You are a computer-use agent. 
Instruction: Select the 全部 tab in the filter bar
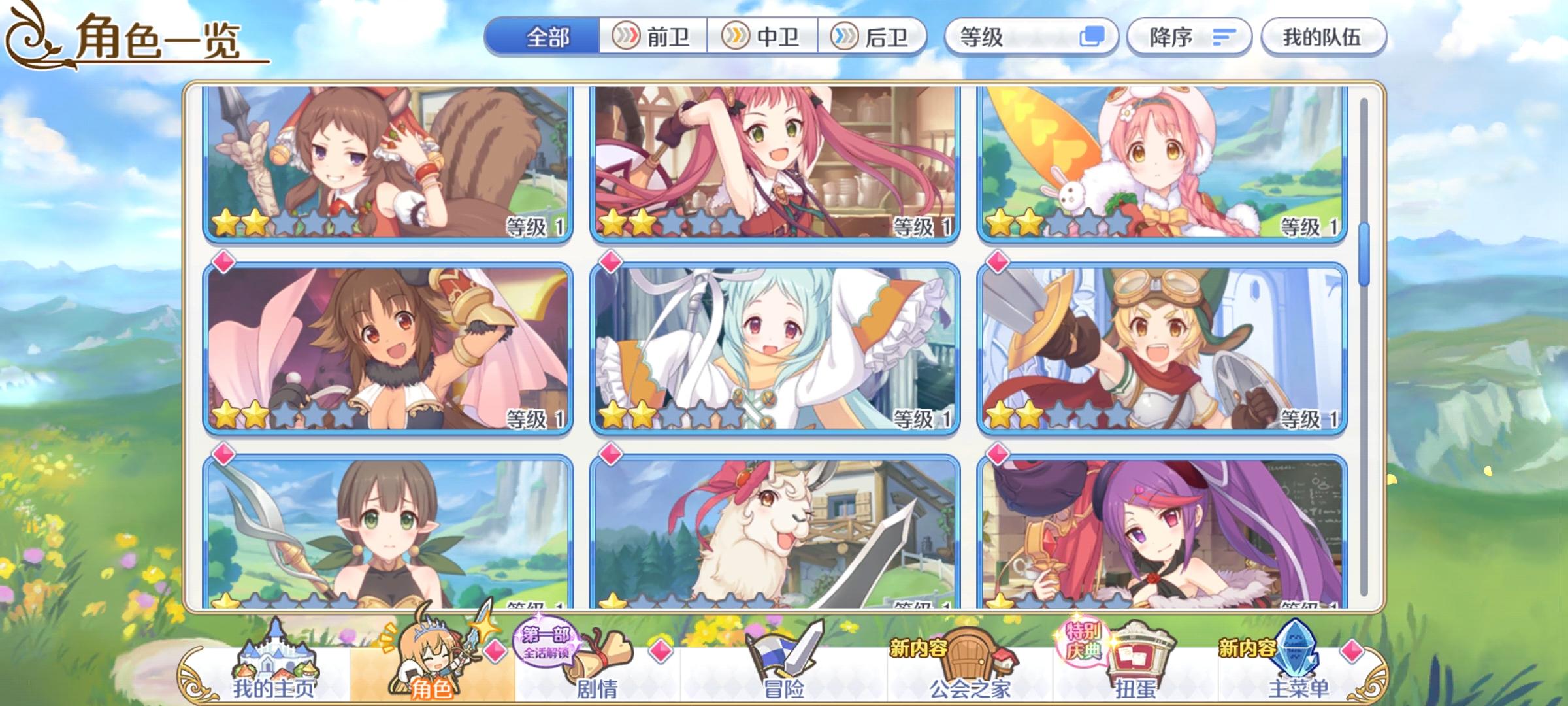point(547,37)
